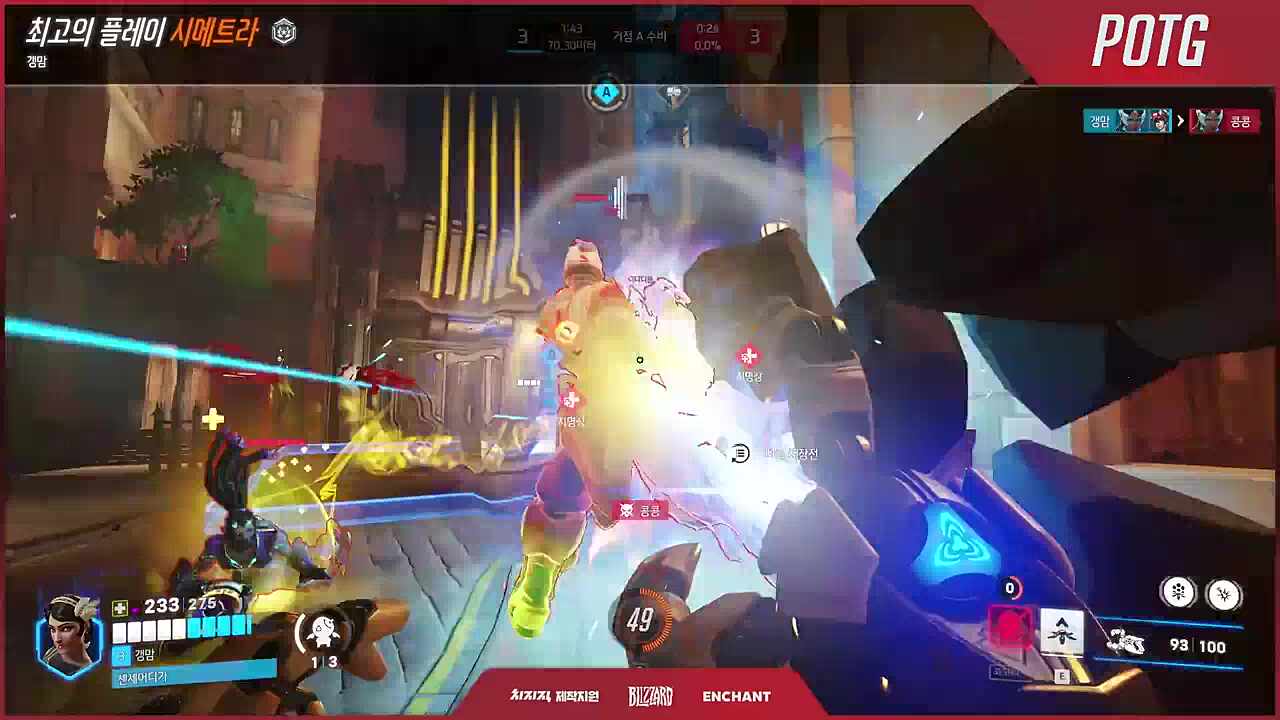
Task: Click the rank emblem beside the hero name
Action: pyautogui.click(x=284, y=32)
